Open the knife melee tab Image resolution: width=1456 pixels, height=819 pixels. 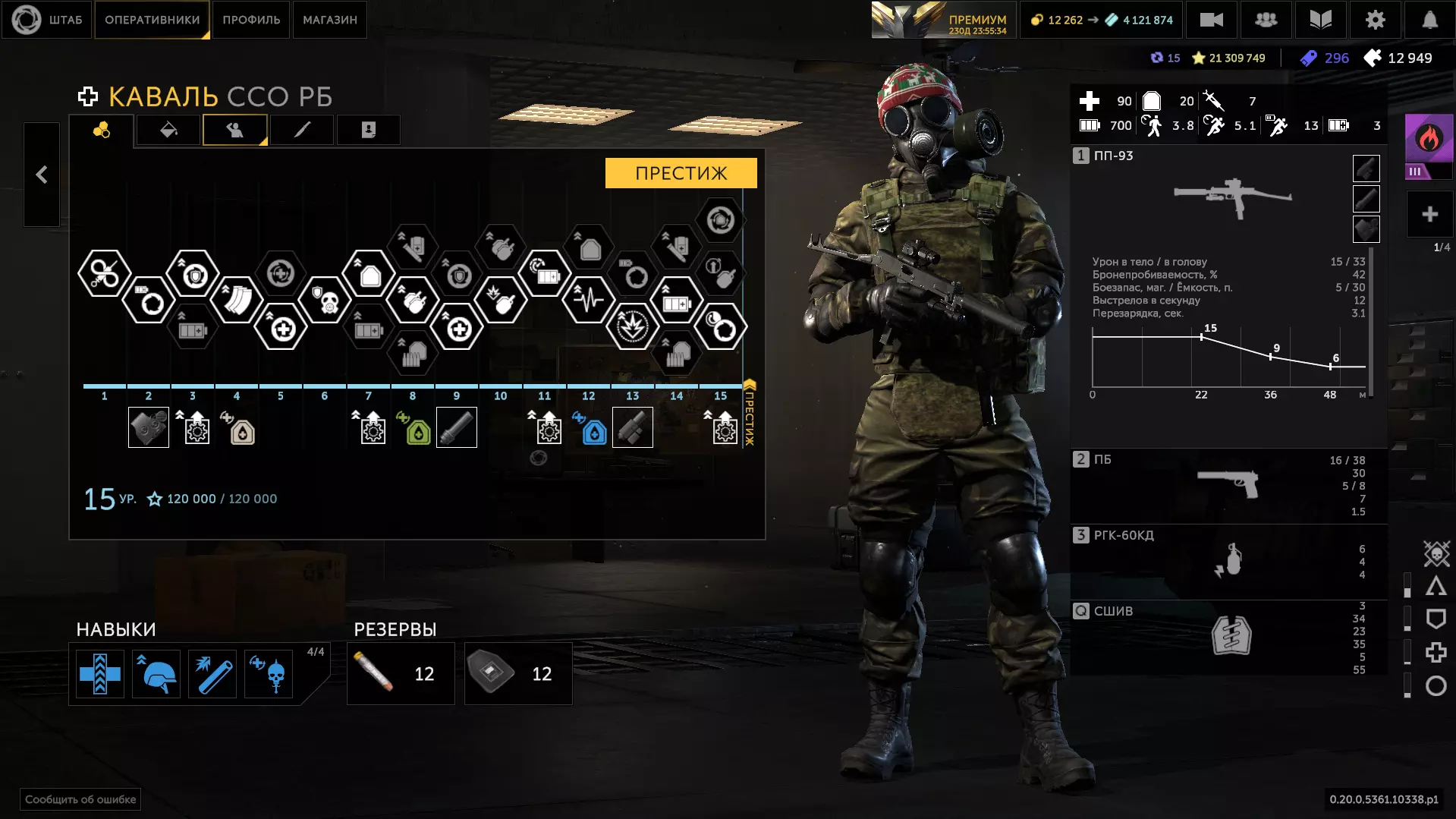302,130
